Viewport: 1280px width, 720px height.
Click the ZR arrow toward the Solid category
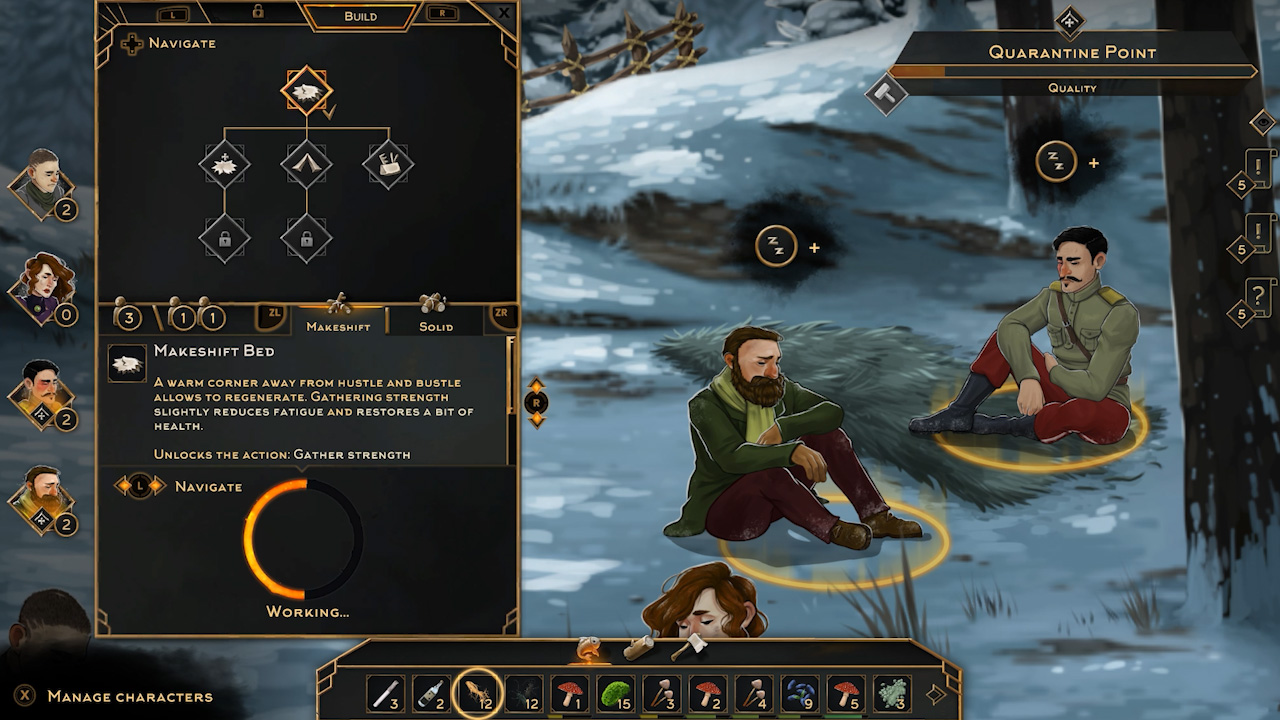pyautogui.click(x=502, y=310)
